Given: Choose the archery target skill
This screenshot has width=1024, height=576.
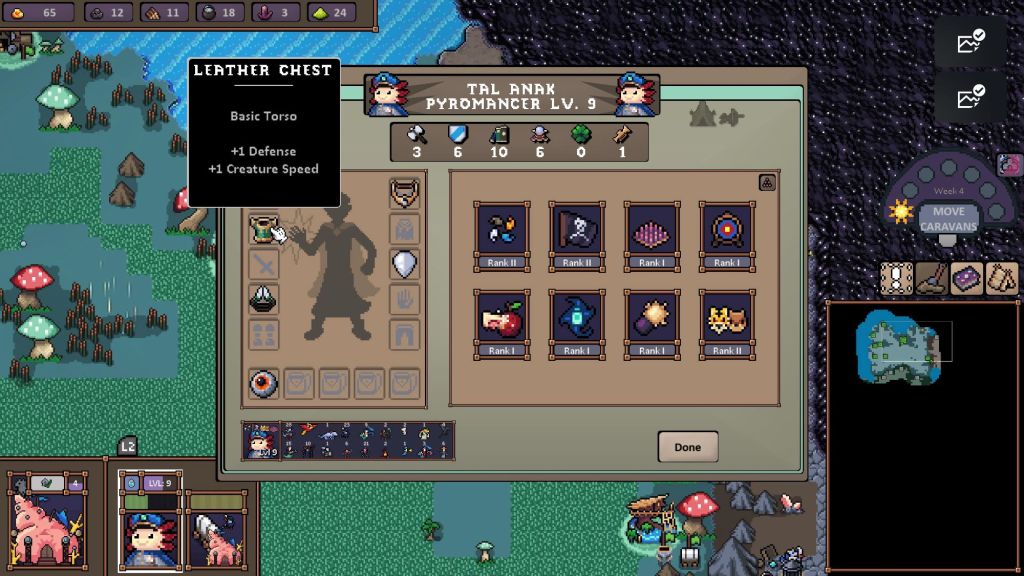Looking at the screenshot, I should [727, 228].
